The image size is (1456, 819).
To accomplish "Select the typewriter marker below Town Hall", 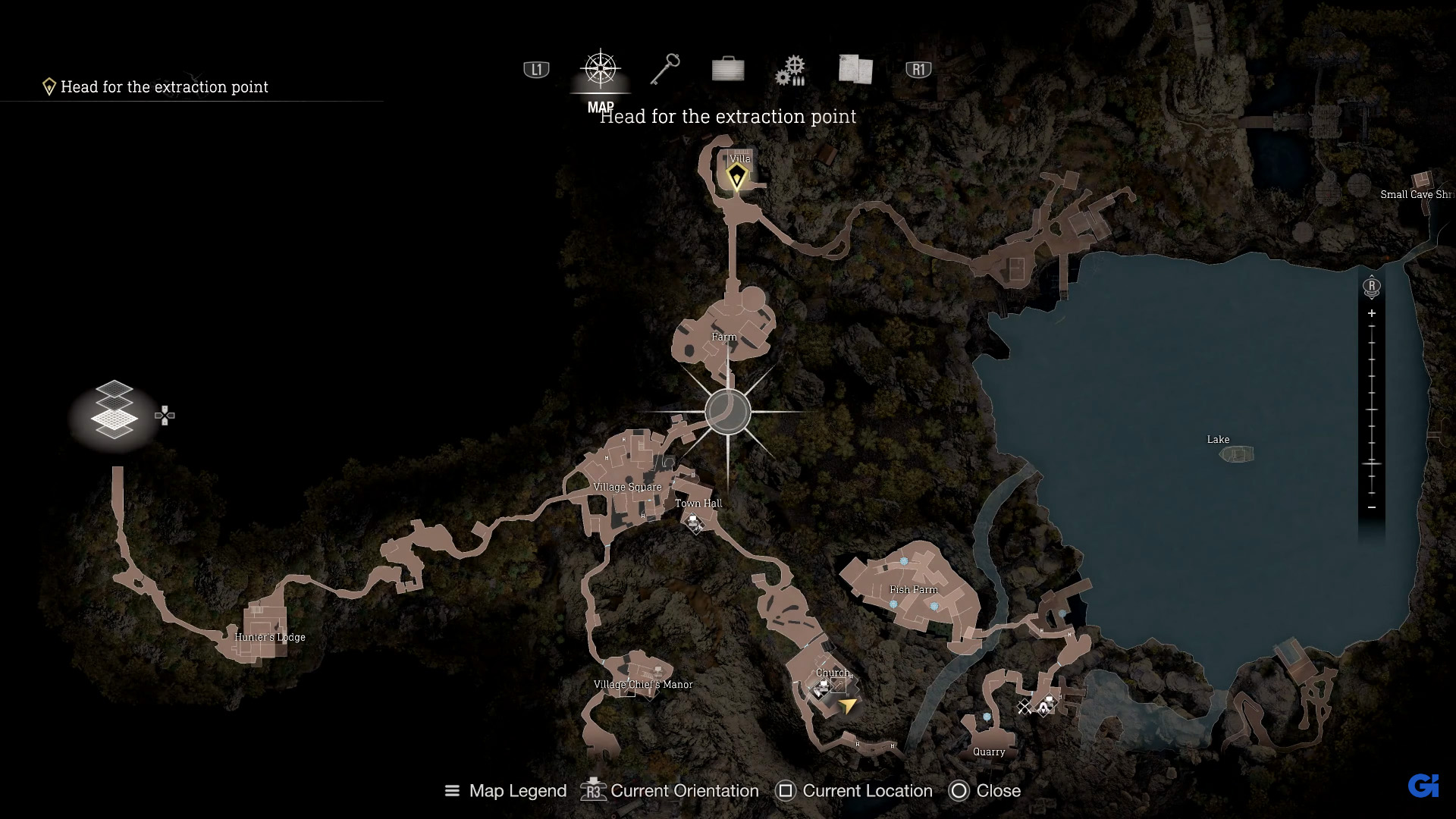I will point(693,522).
